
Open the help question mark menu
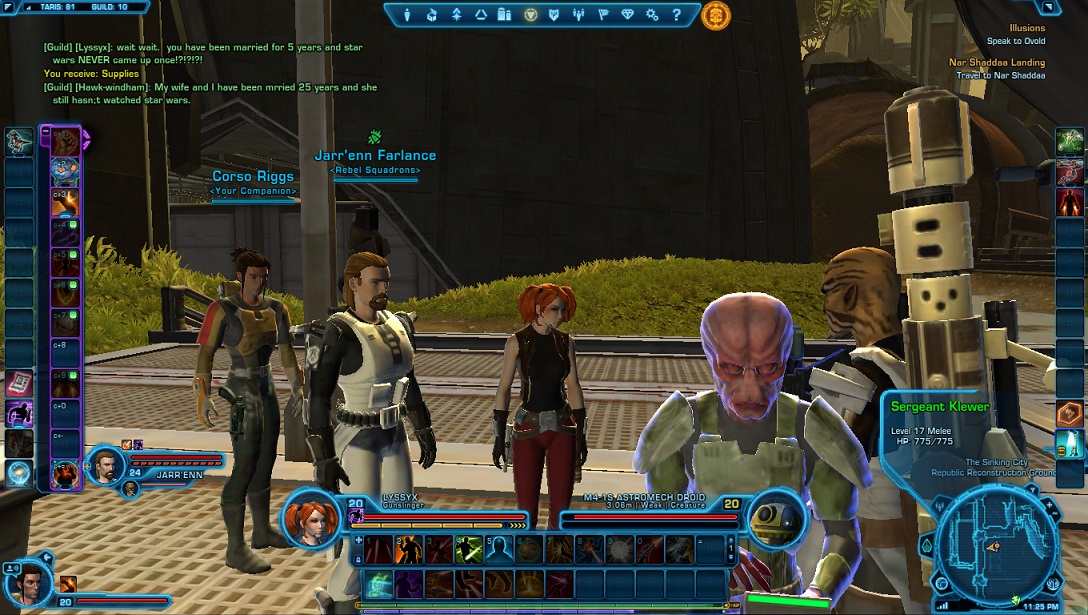pyautogui.click(x=676, y=15)
